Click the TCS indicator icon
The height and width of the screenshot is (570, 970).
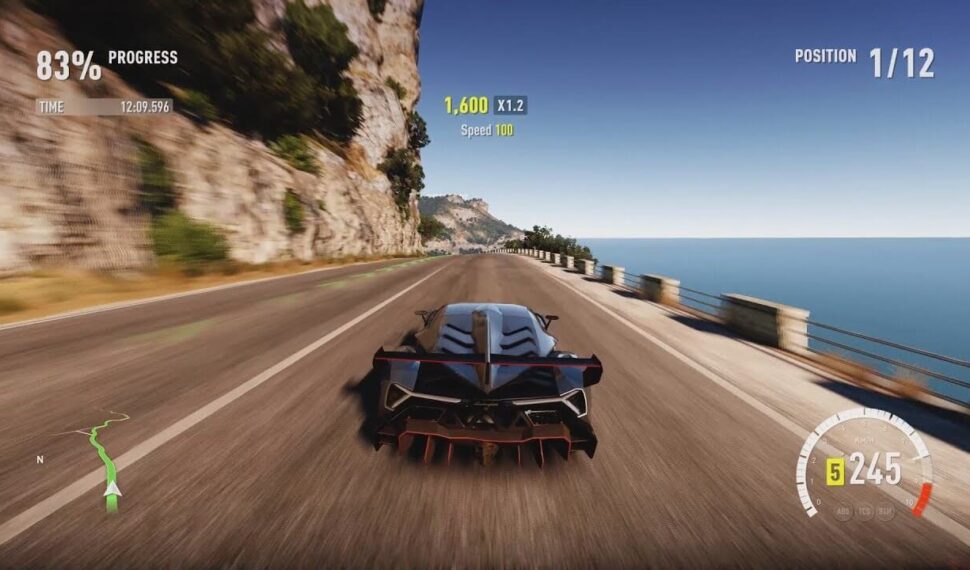[x=866, y=511]
